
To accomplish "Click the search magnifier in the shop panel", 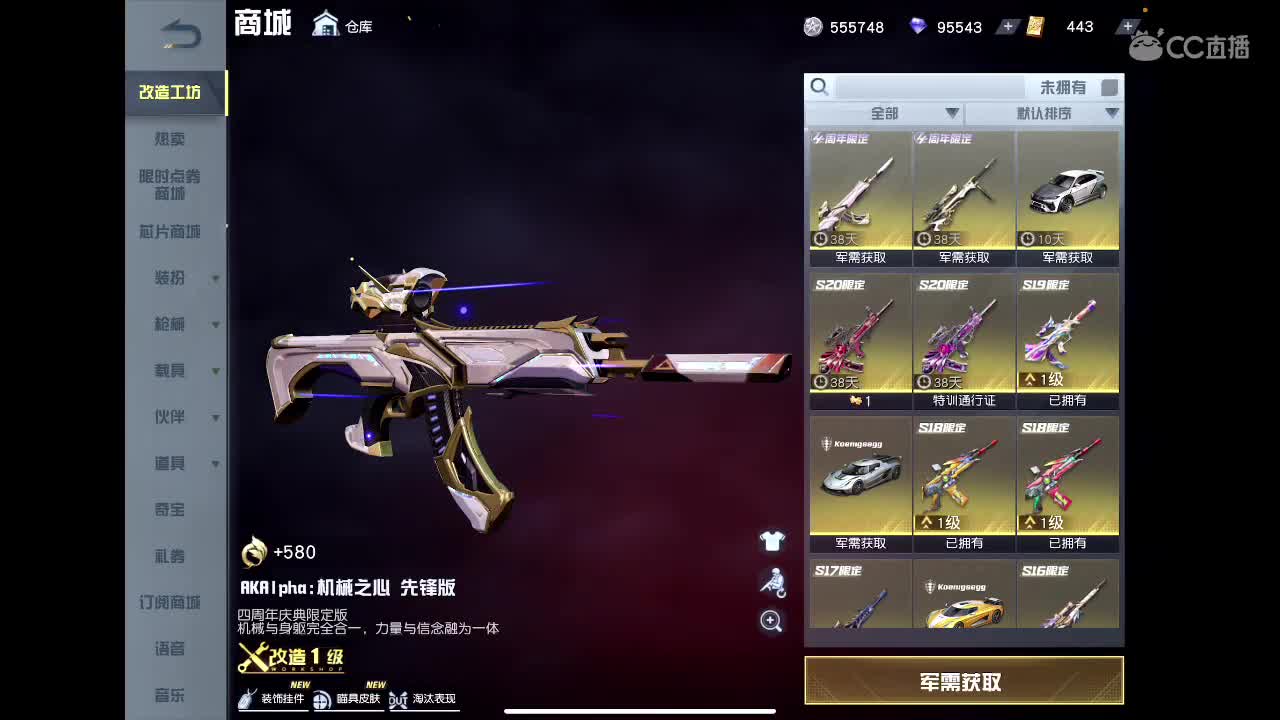I will 820,87.
